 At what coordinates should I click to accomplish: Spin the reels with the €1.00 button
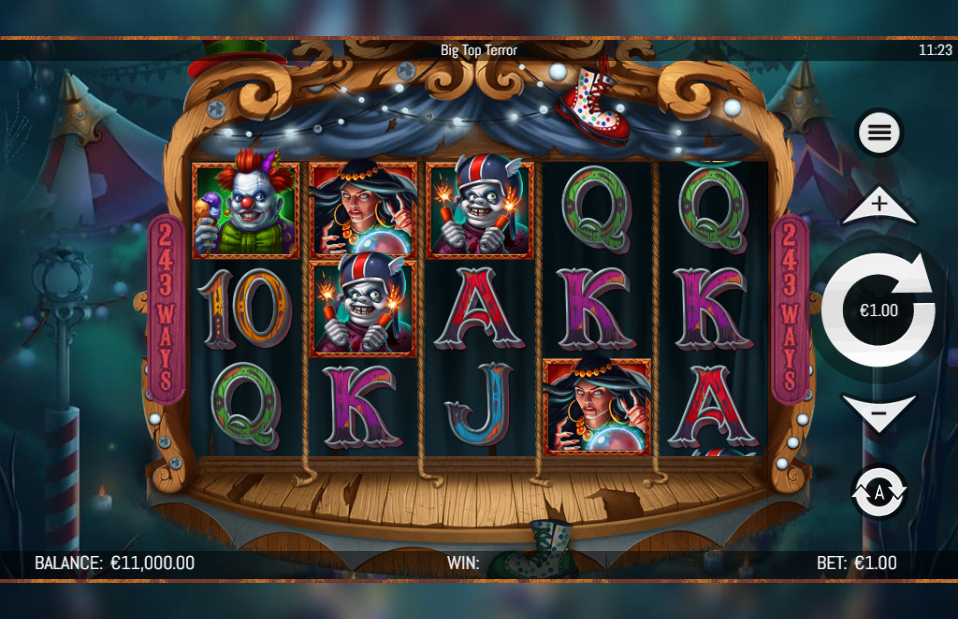coord(879,310)
